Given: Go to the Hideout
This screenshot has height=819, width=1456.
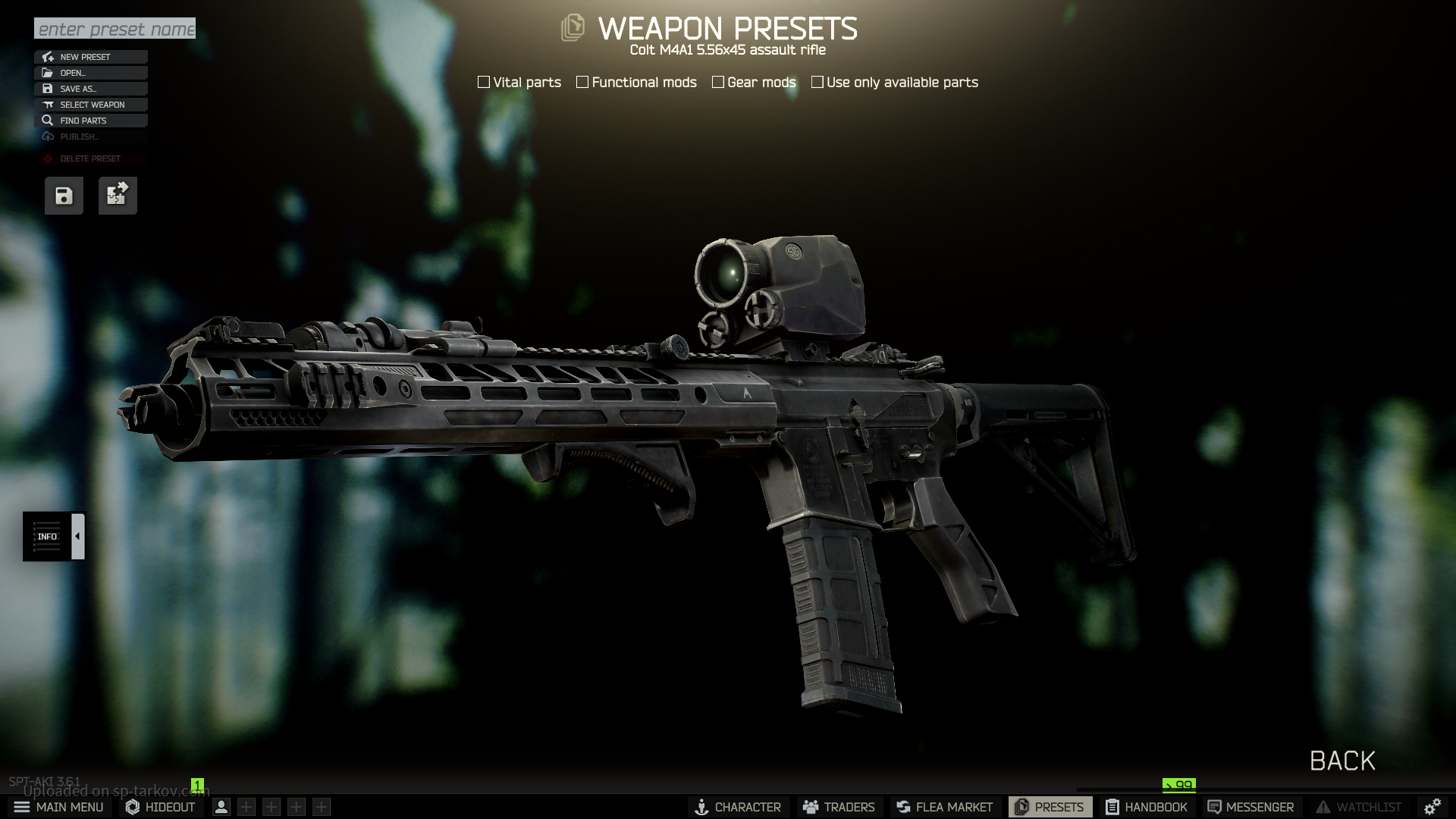Looking at the screenshot, I should coord(161,807).
